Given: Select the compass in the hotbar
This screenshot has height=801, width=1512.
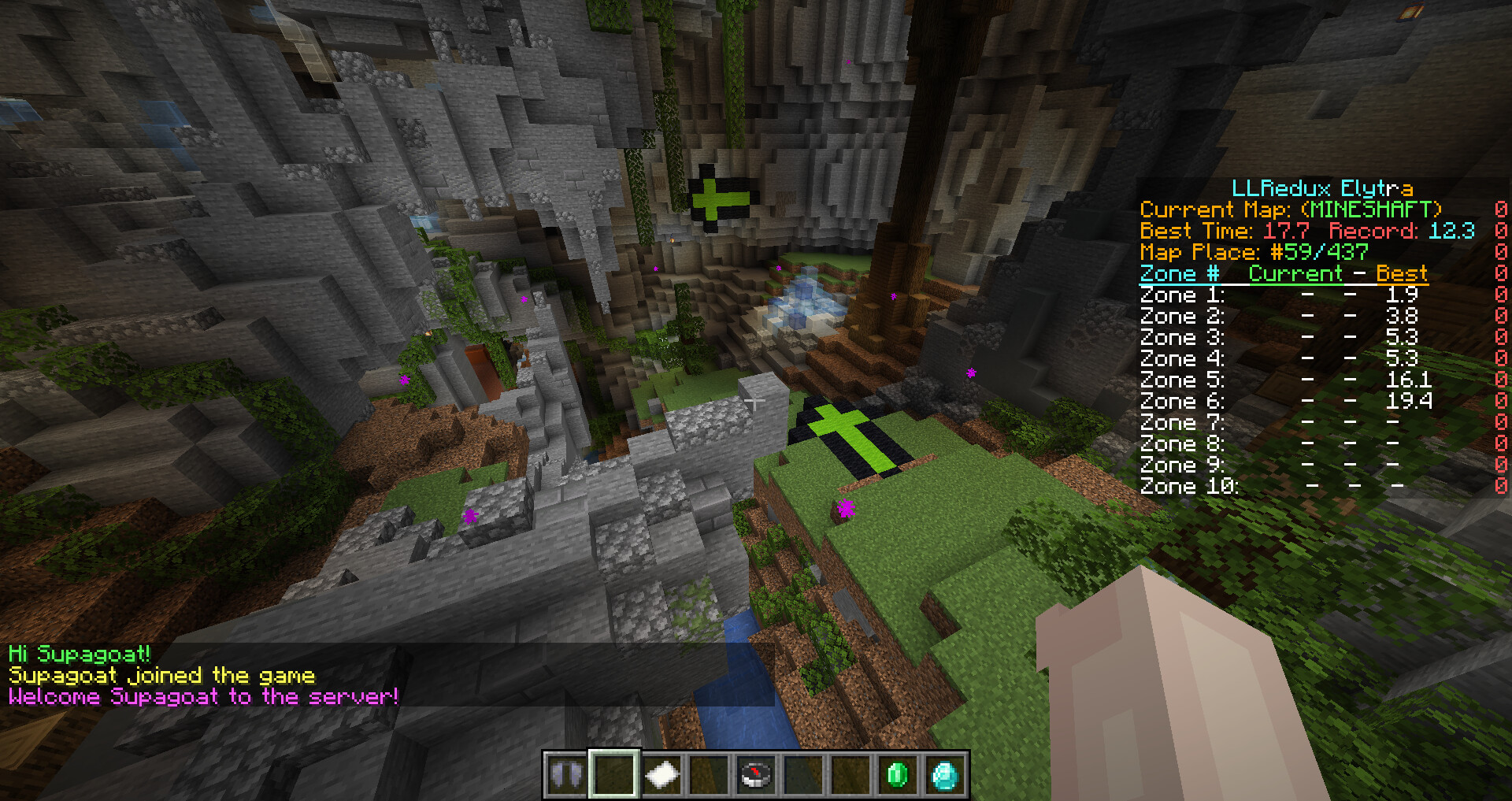Looking at the screenshot, I should pos(755,775).
